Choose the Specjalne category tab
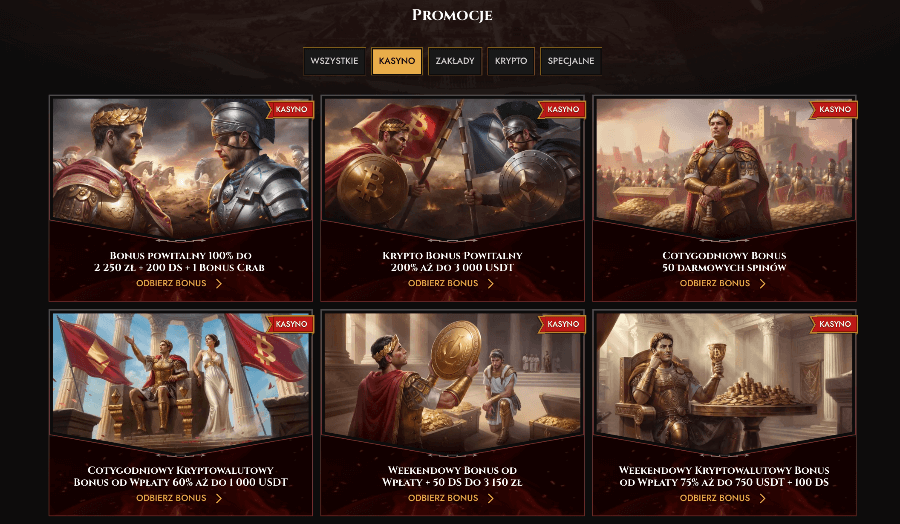Image resolution: width=900 pixels, height=524 pixels. [x=571, y=61]
